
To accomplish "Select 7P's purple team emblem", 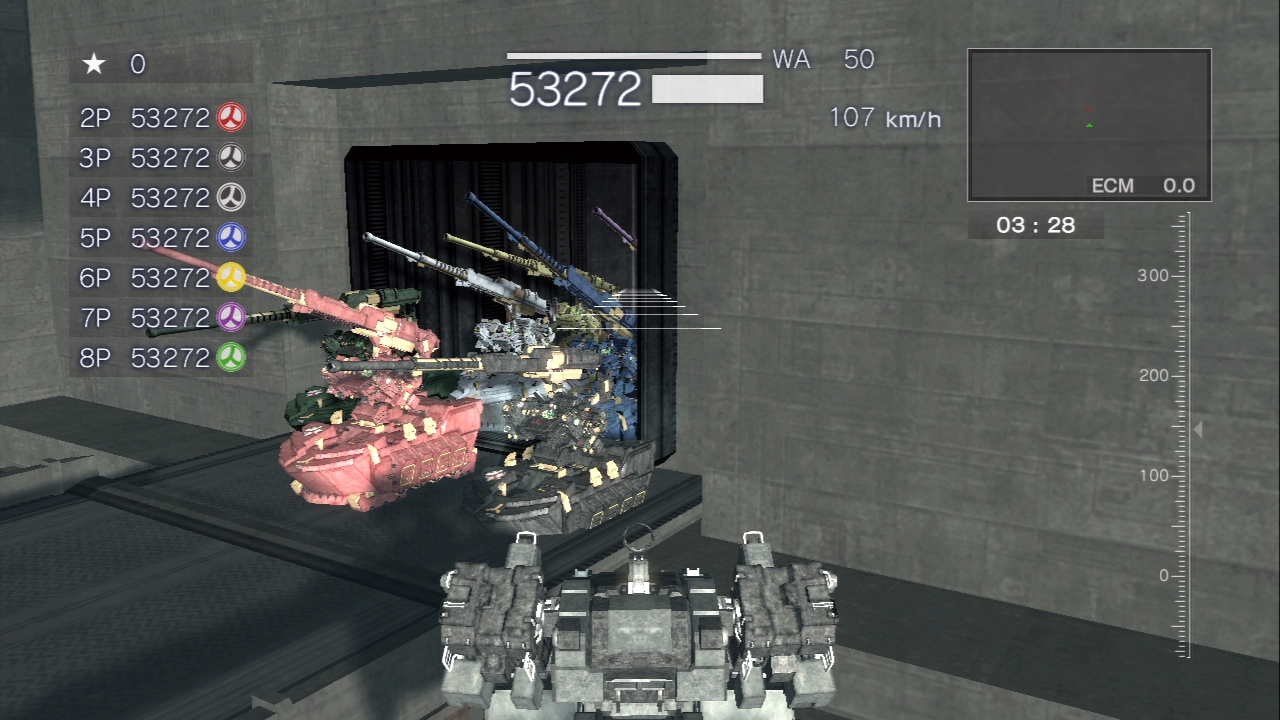I will [231, 317].
